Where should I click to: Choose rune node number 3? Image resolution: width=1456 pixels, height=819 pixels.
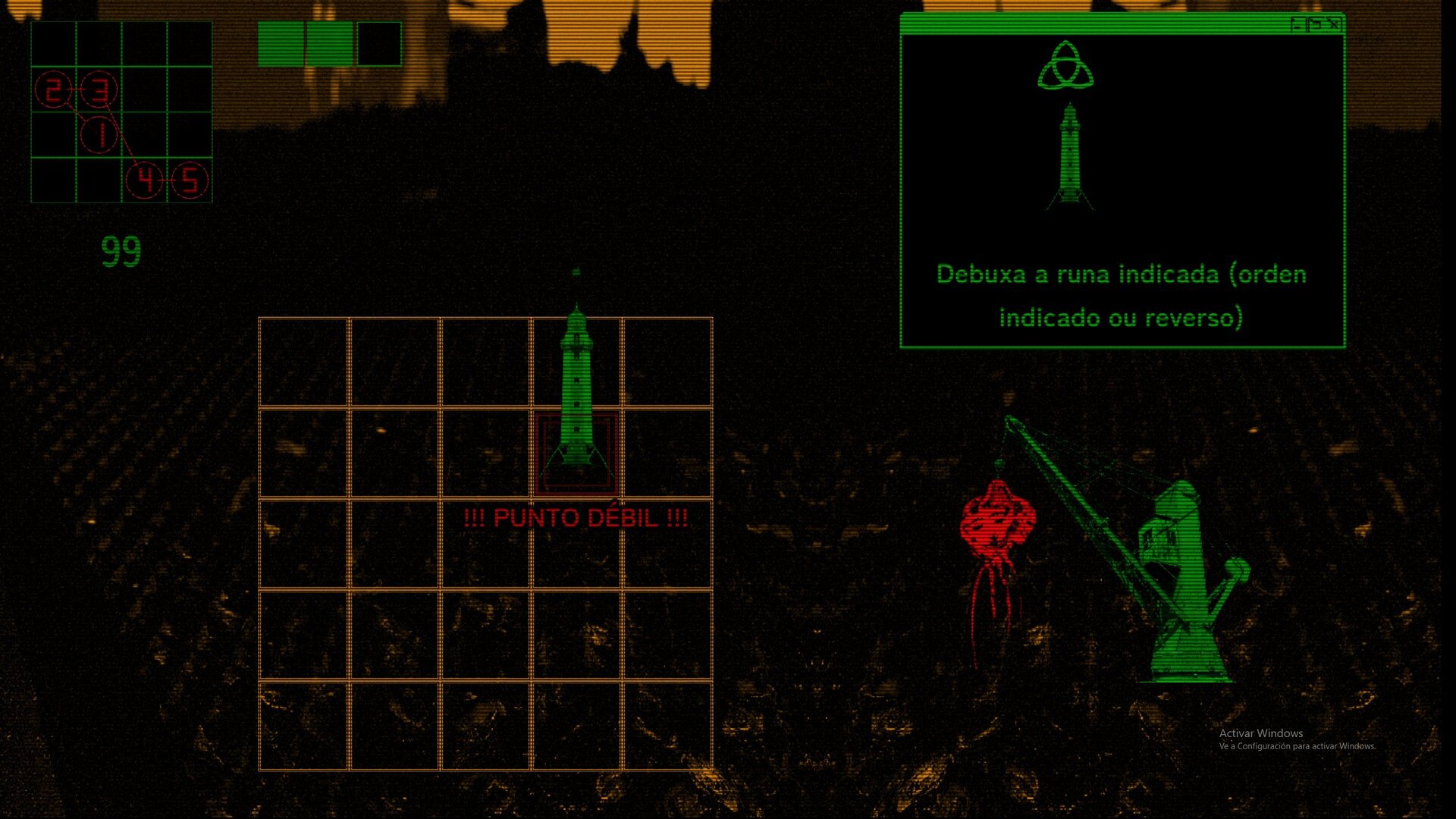tap(99, 90)
